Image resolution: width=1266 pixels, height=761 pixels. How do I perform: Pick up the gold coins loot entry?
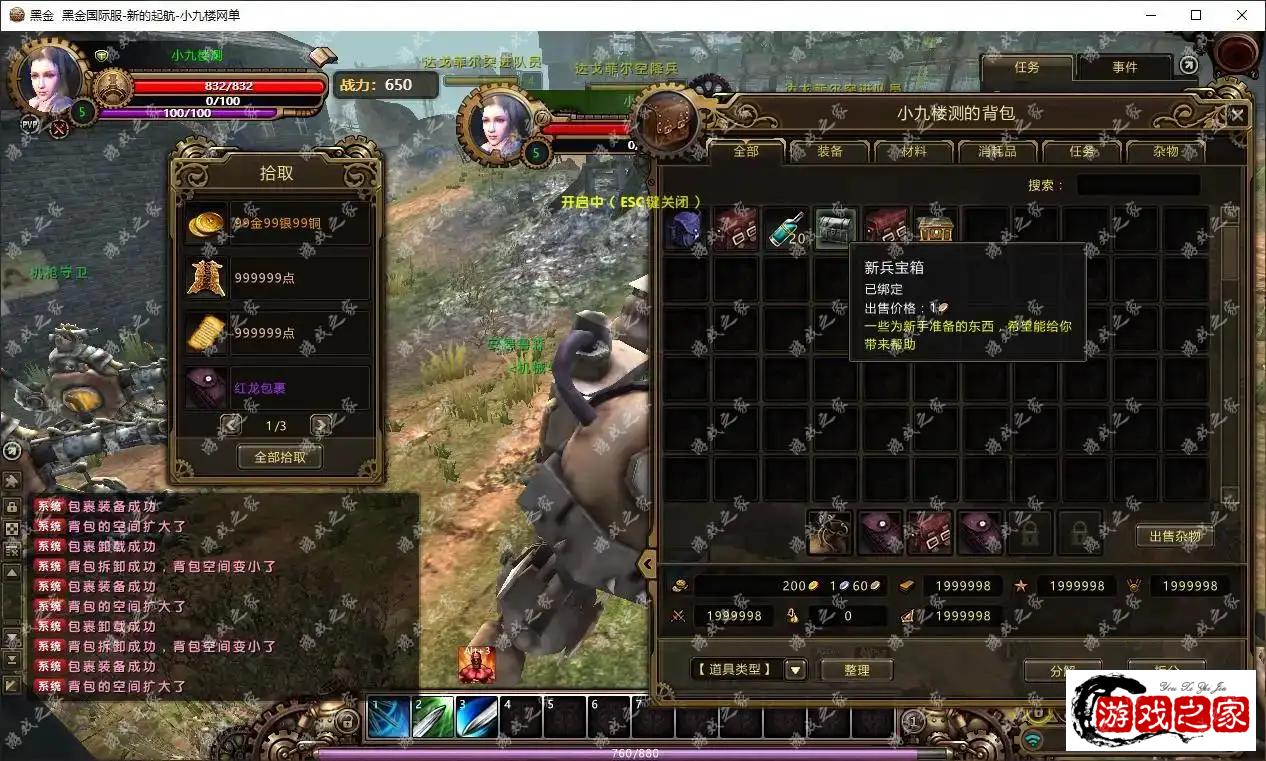(x=277, y=223)
